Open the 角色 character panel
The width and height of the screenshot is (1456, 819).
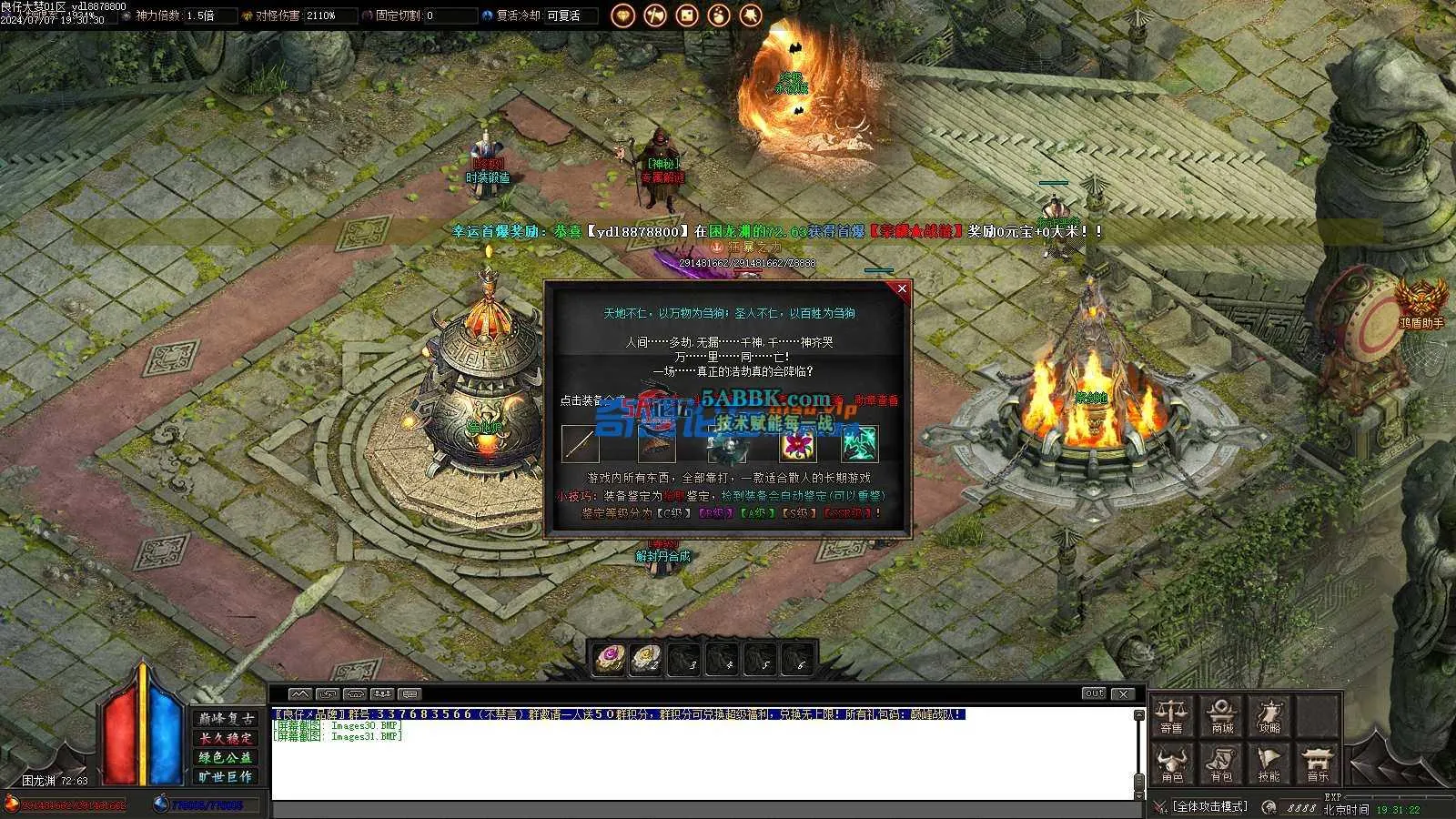point(1172,765)
